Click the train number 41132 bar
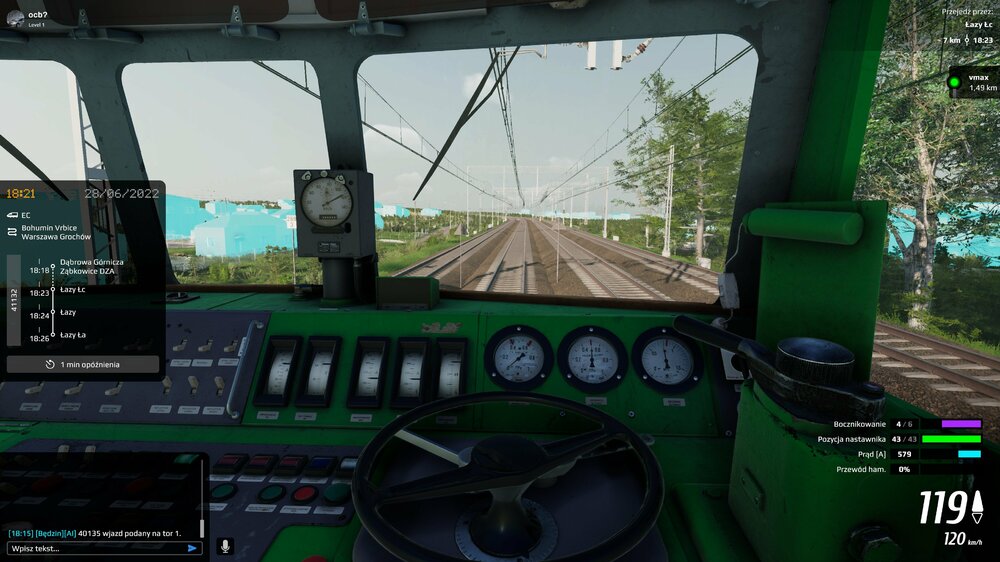 pyautogui.click(x=14, y=300)
